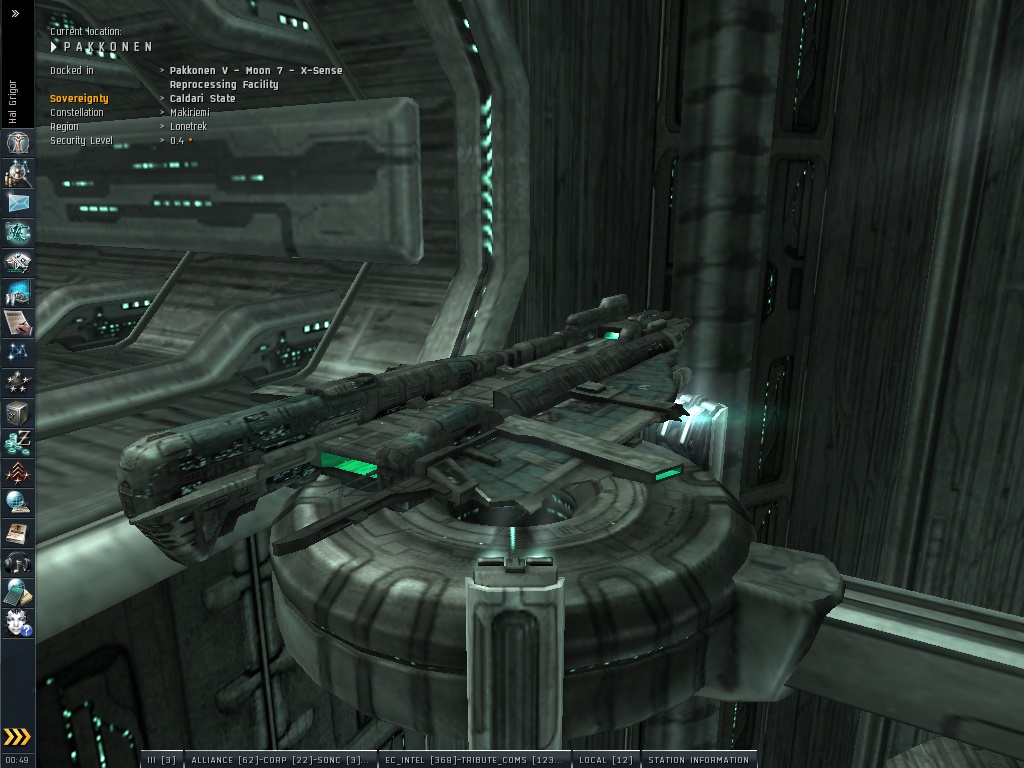1024x768 pixels.
Task: Open the jukebox headphones icon
Action: (x=17, y=562)
